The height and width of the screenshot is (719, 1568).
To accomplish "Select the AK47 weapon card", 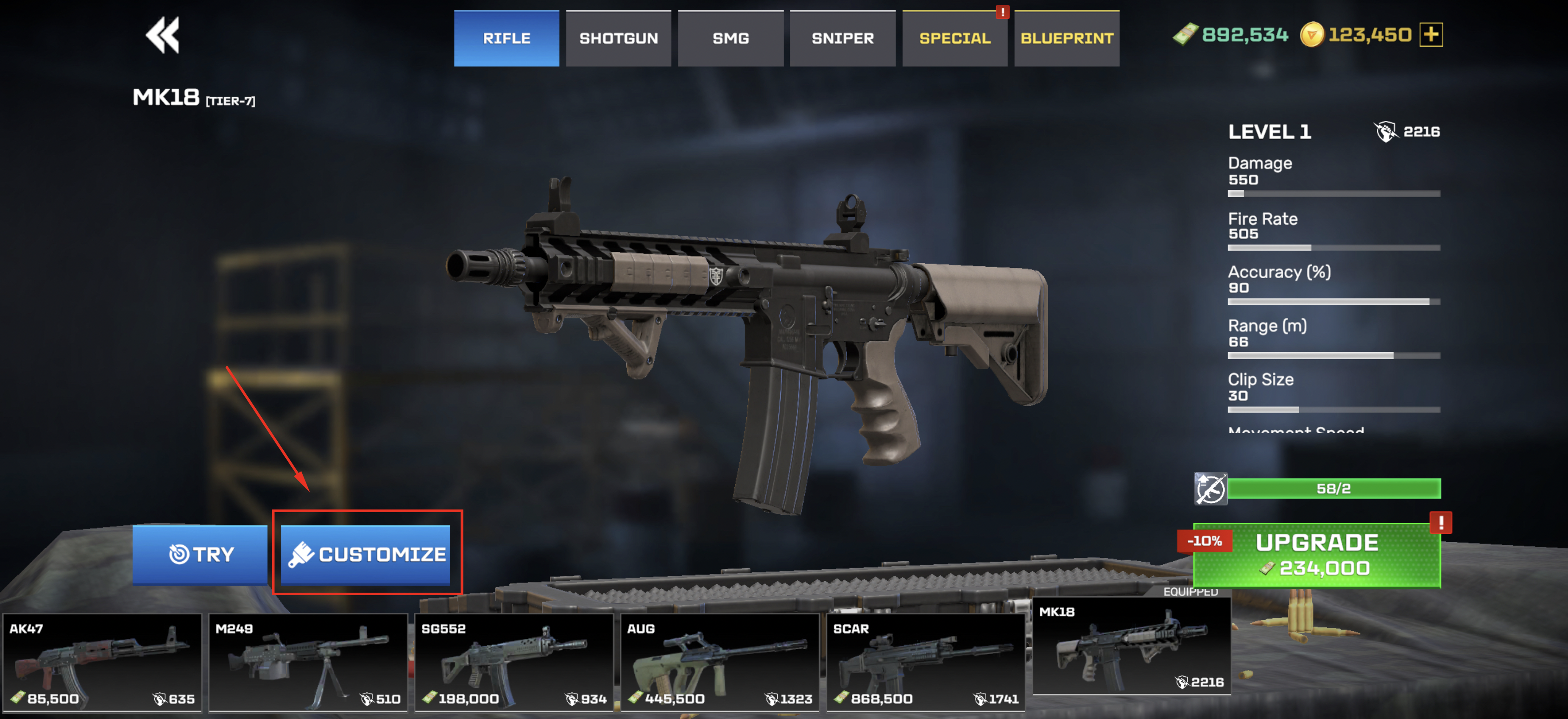I will 102,662.
